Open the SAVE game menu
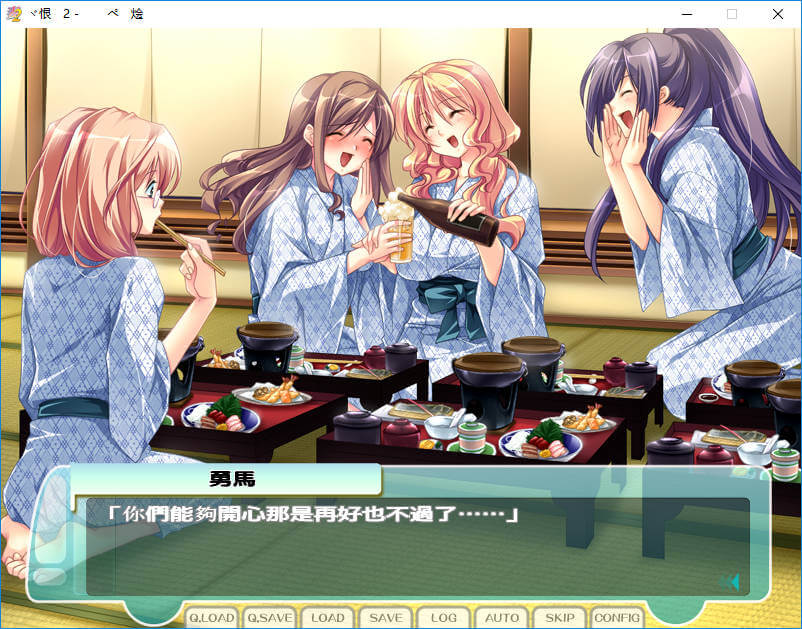This screenshot has height=629, width=802. coord(386,618)
